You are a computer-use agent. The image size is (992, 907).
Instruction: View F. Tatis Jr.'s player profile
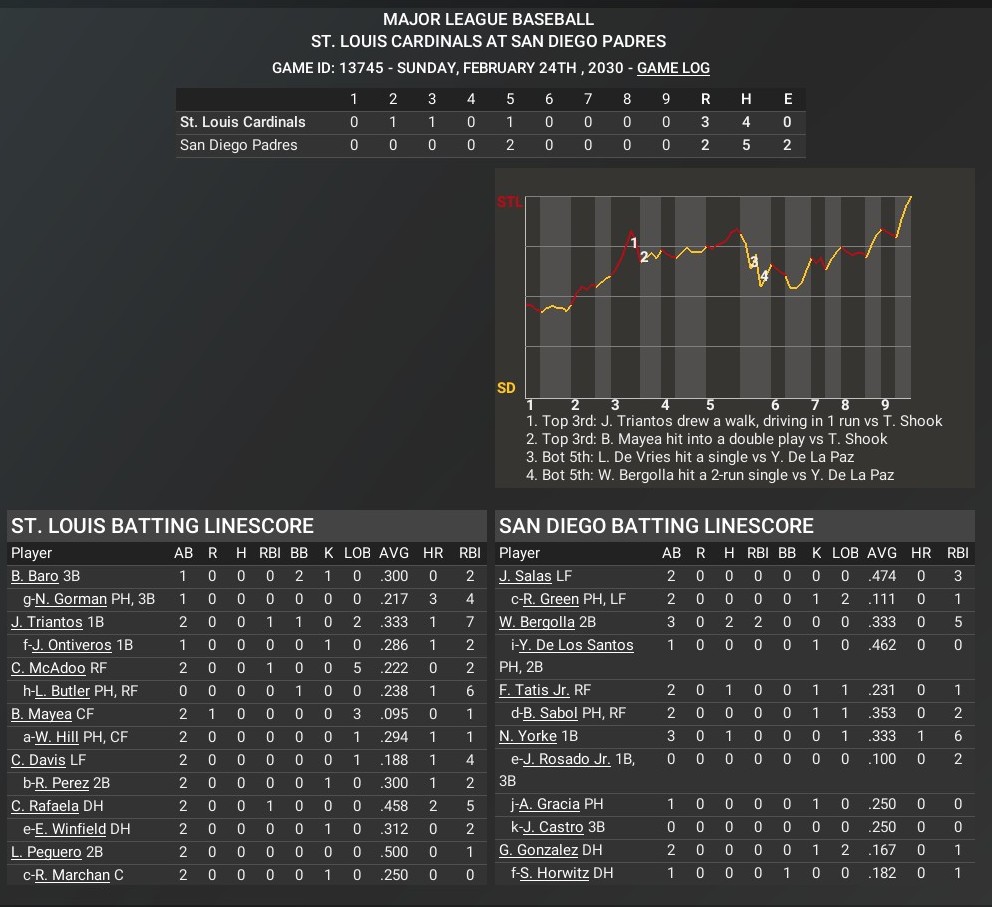click(533, 689)
